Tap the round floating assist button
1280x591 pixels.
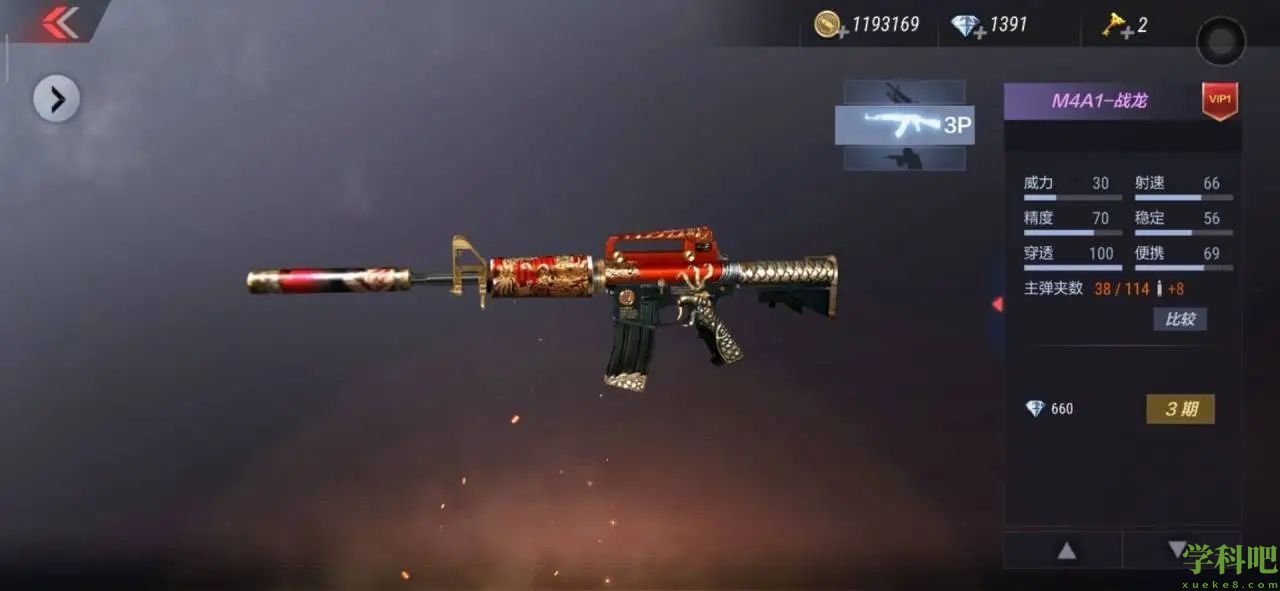point(1221,42)
